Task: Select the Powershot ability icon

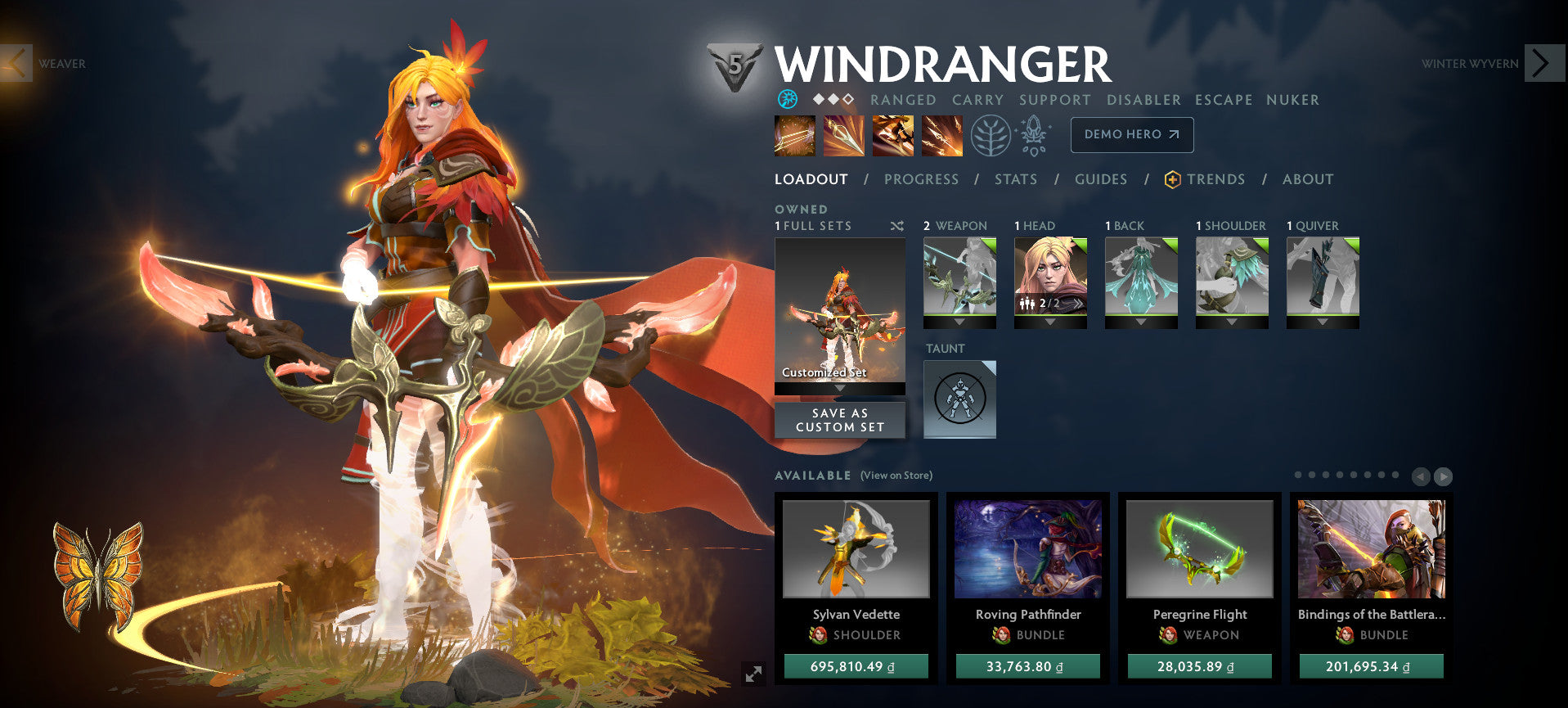Action: [x=844, y=135]
